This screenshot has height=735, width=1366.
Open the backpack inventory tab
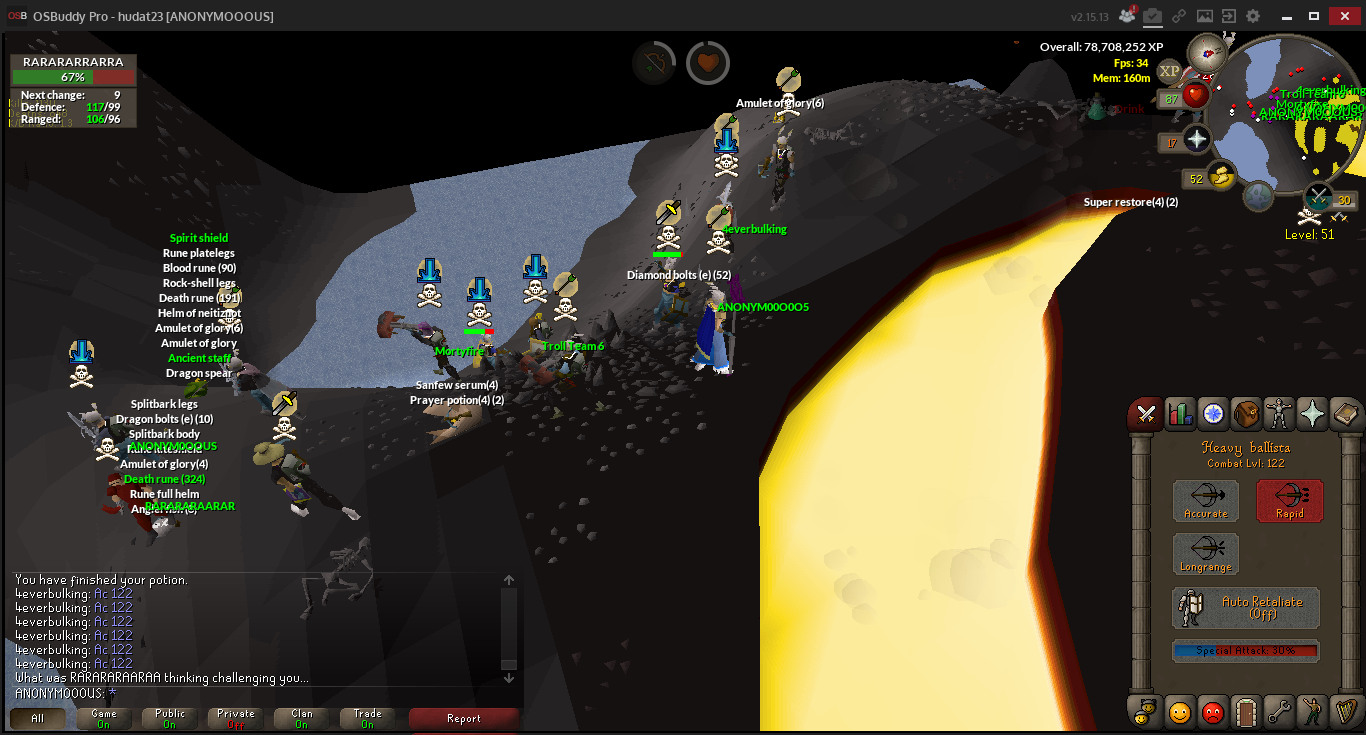[1249, 413]
